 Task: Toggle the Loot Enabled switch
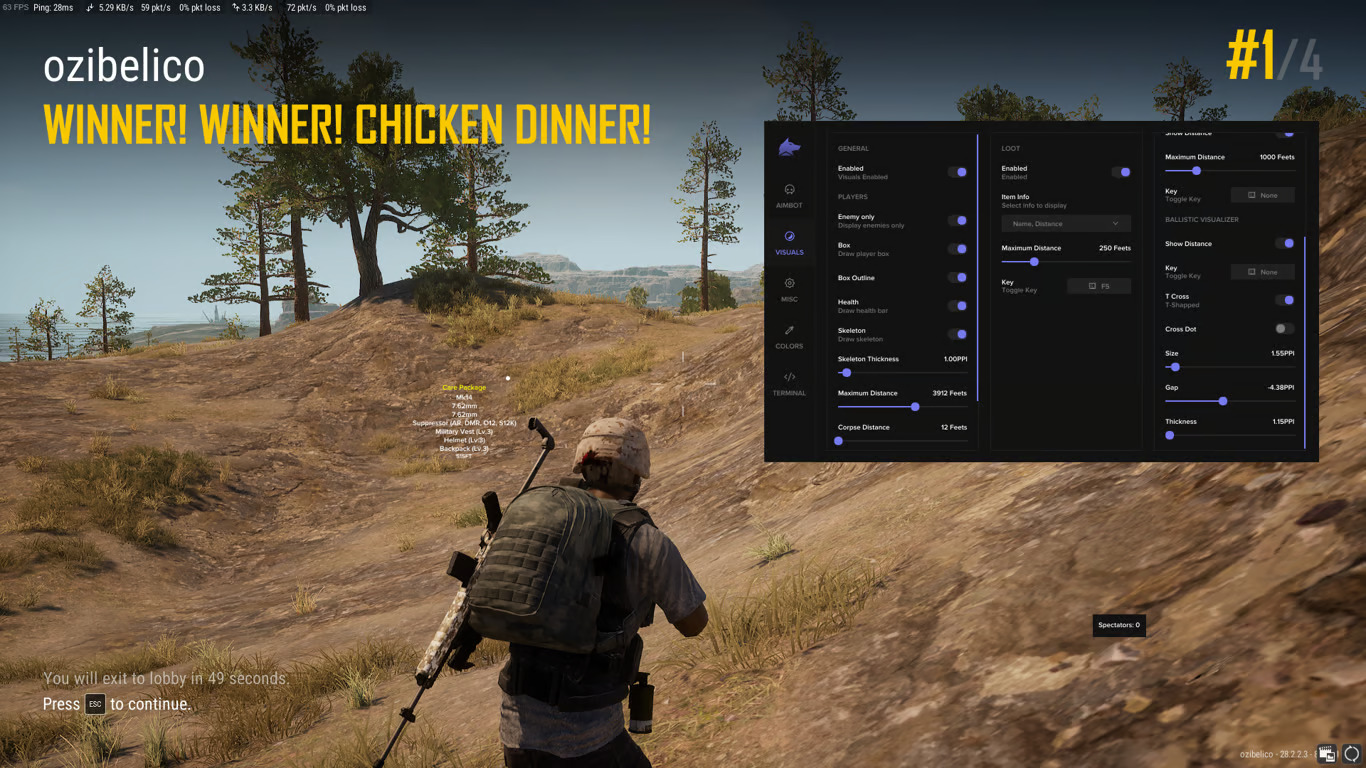[x=1122, y=172]
